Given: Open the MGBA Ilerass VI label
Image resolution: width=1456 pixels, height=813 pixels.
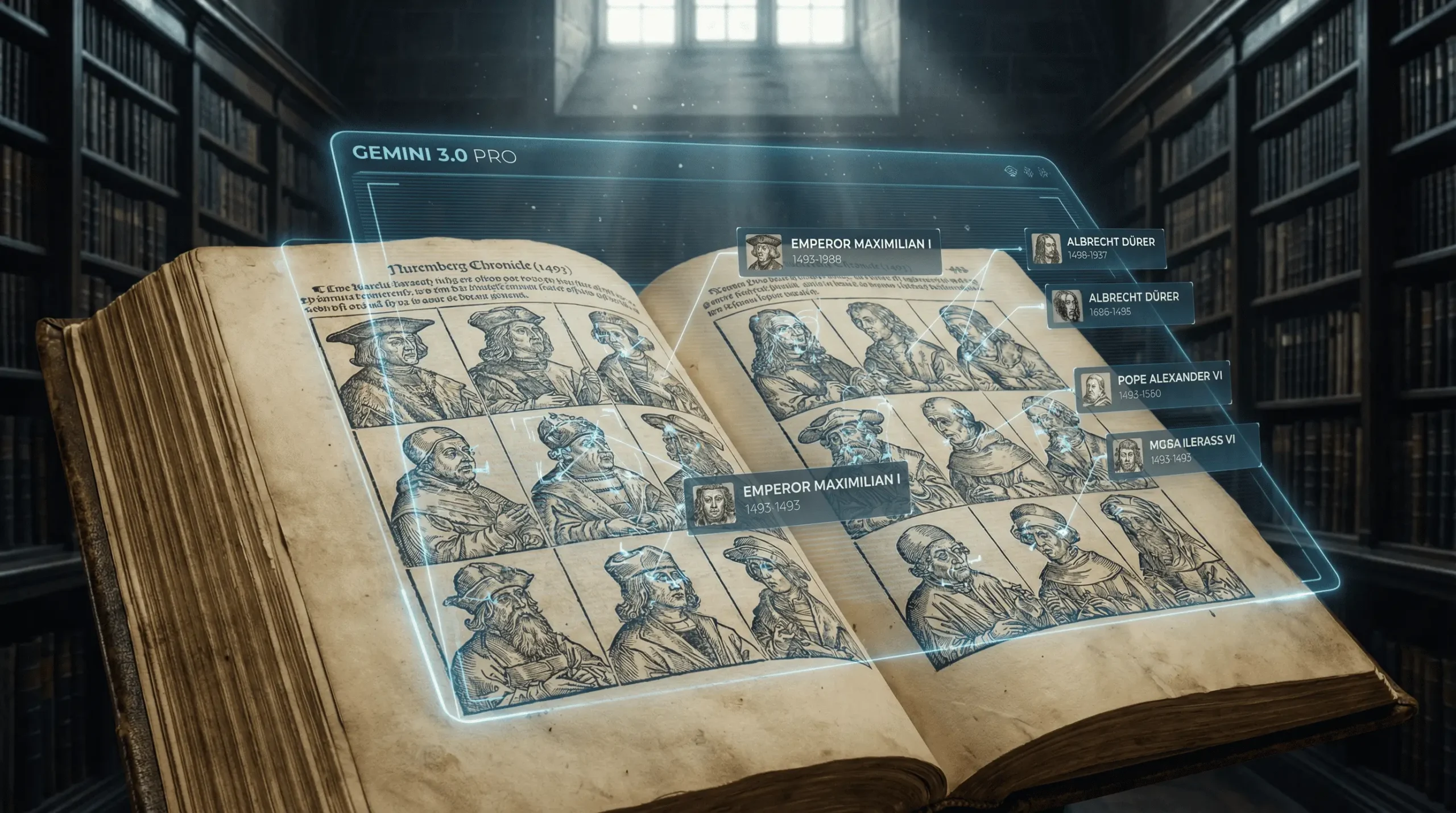Looking at the screenshot, I should [1182, 451].
